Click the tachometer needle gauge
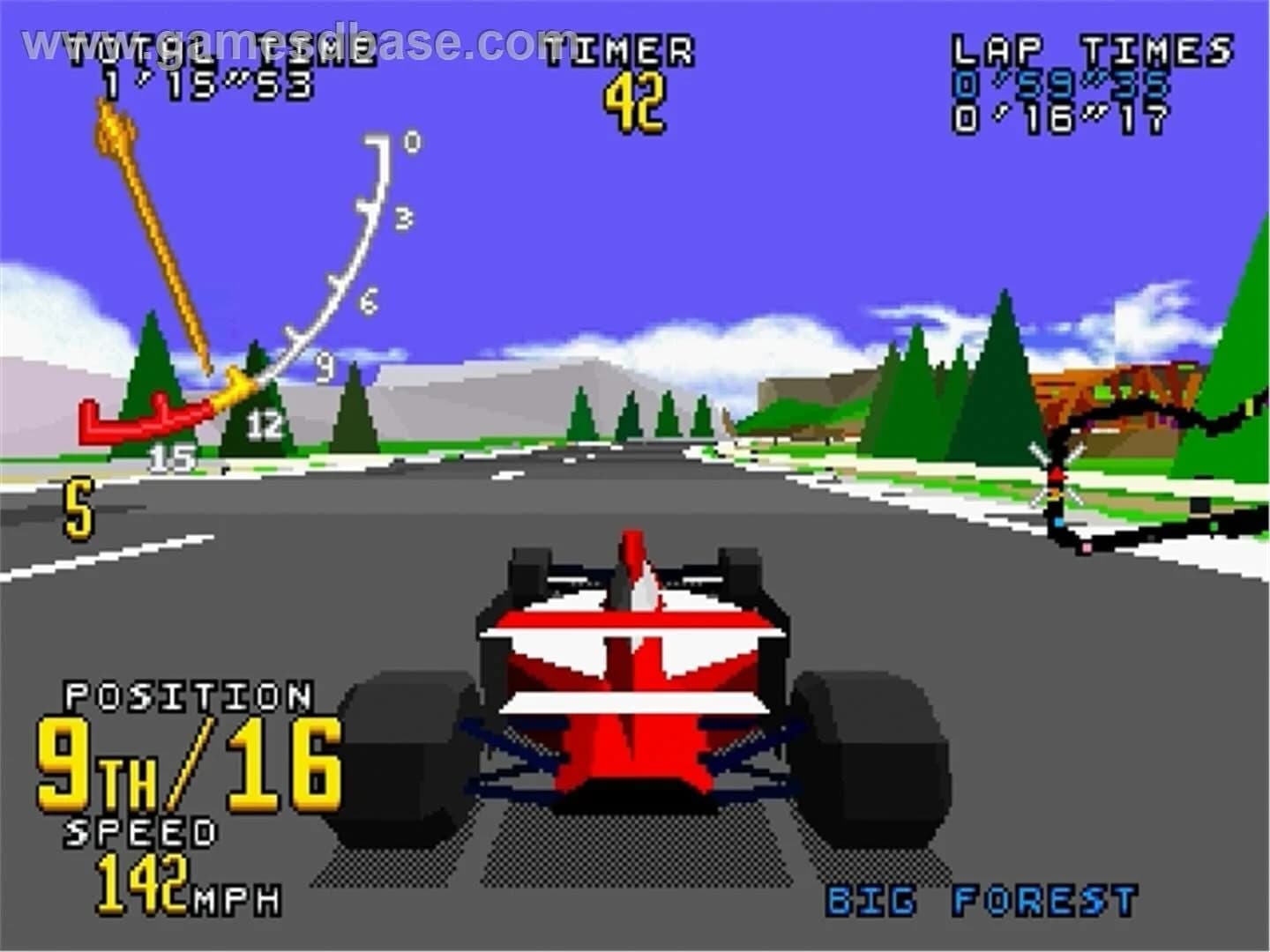This screenshot has height=952, width=1270. click(176, 264)
